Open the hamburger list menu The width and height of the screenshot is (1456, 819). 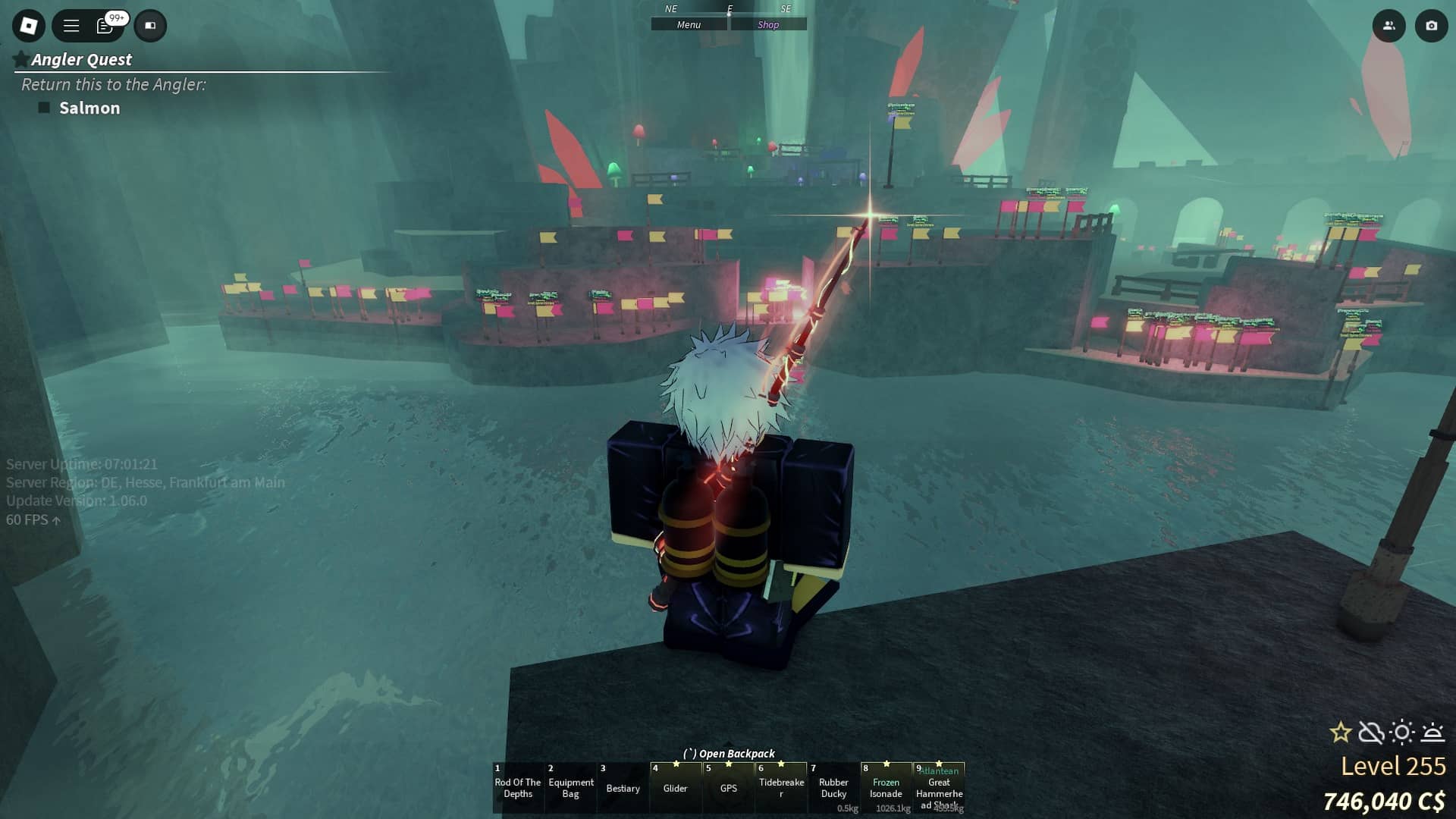pyautogui.click(x=71, y=26)
